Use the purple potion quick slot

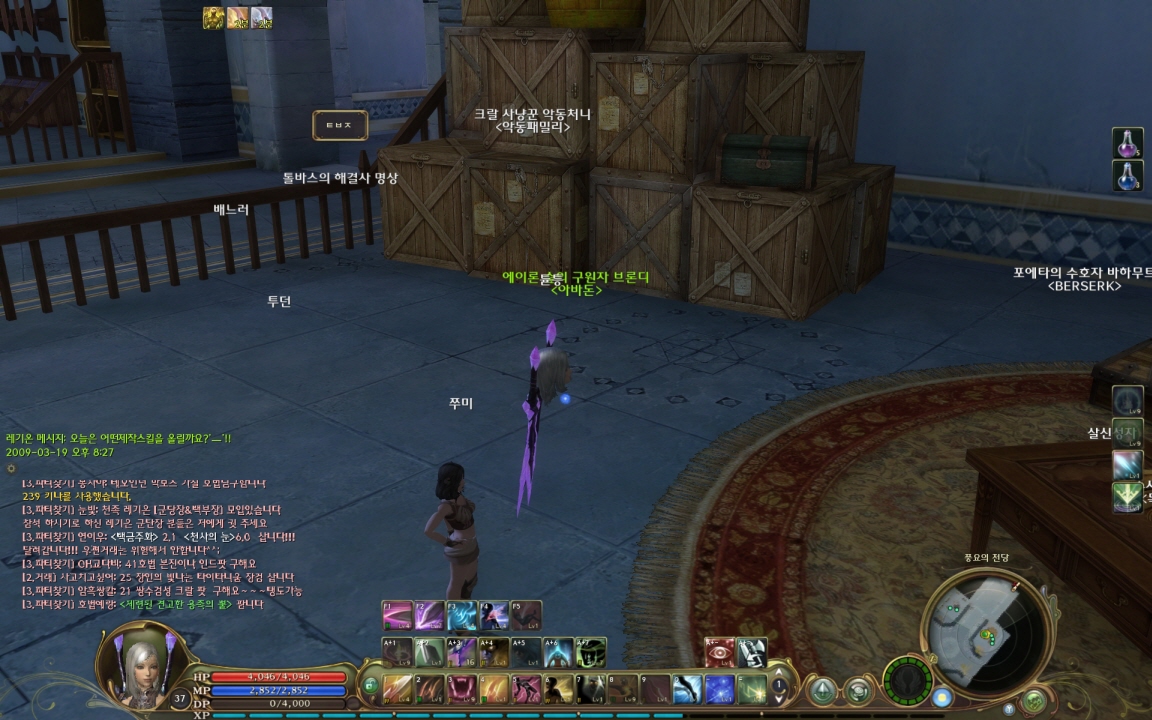pos(1128,142)
